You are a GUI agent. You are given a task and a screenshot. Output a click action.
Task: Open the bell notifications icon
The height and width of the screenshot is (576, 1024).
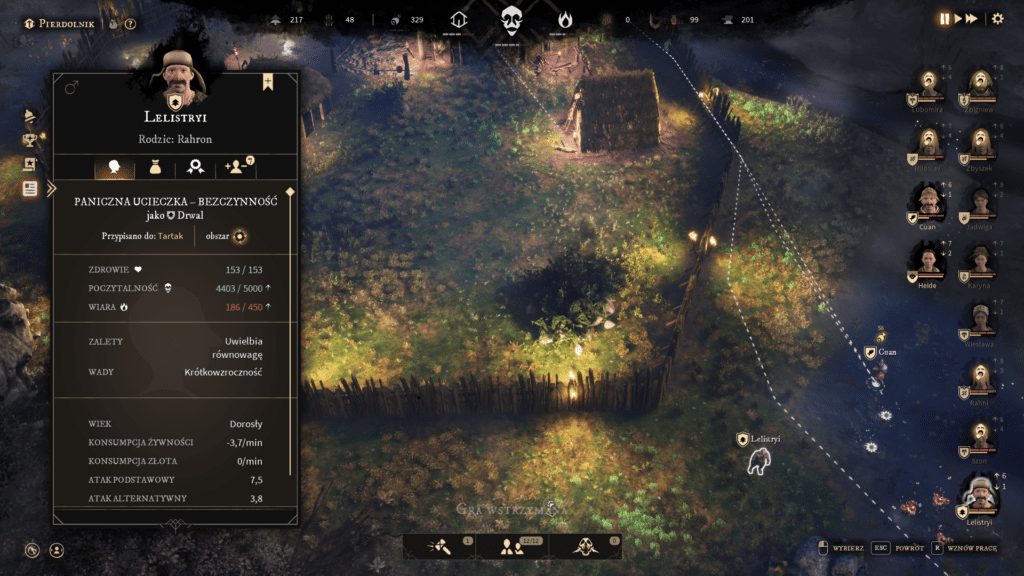pyautogui.click(x=30, y=115)
